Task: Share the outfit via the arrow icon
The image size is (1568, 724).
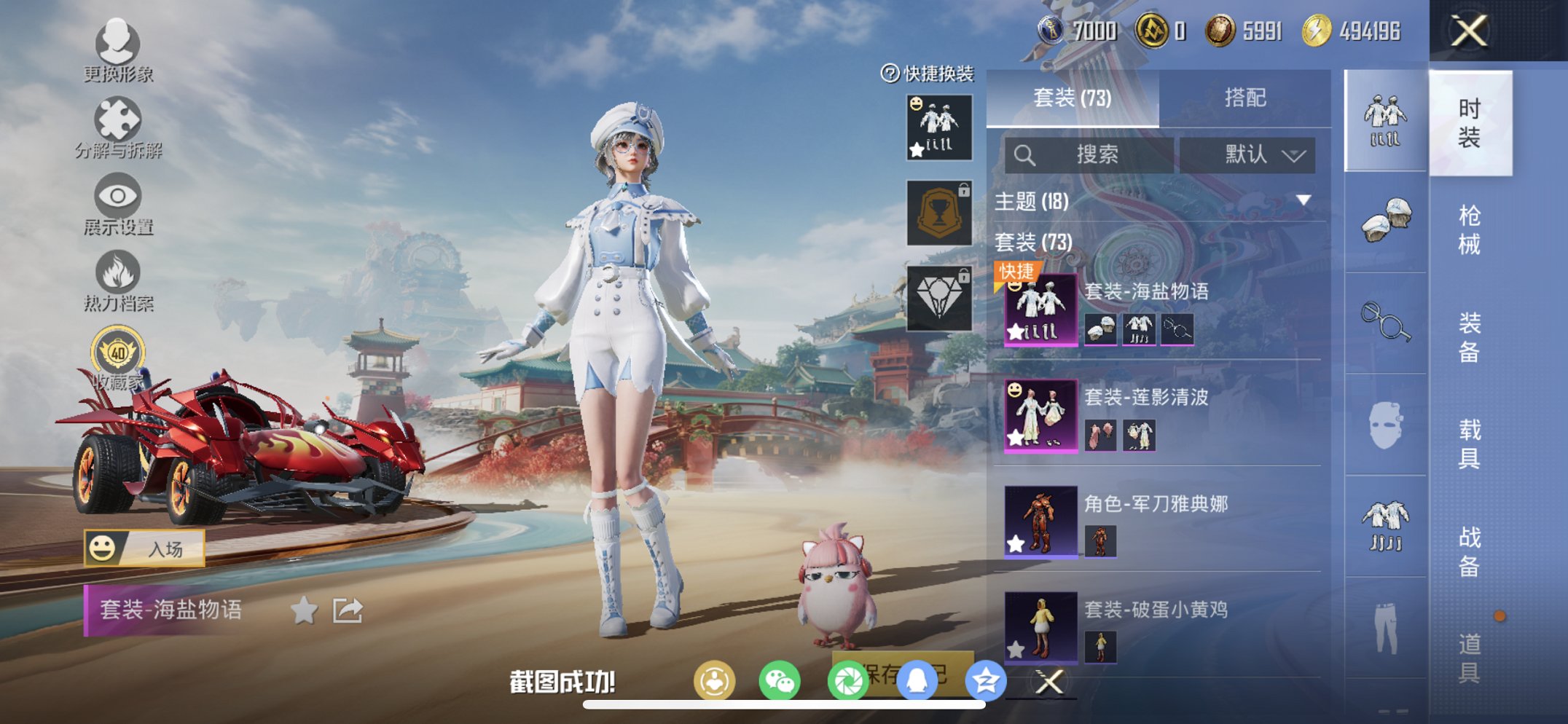Action: click(x=348, y=610)
